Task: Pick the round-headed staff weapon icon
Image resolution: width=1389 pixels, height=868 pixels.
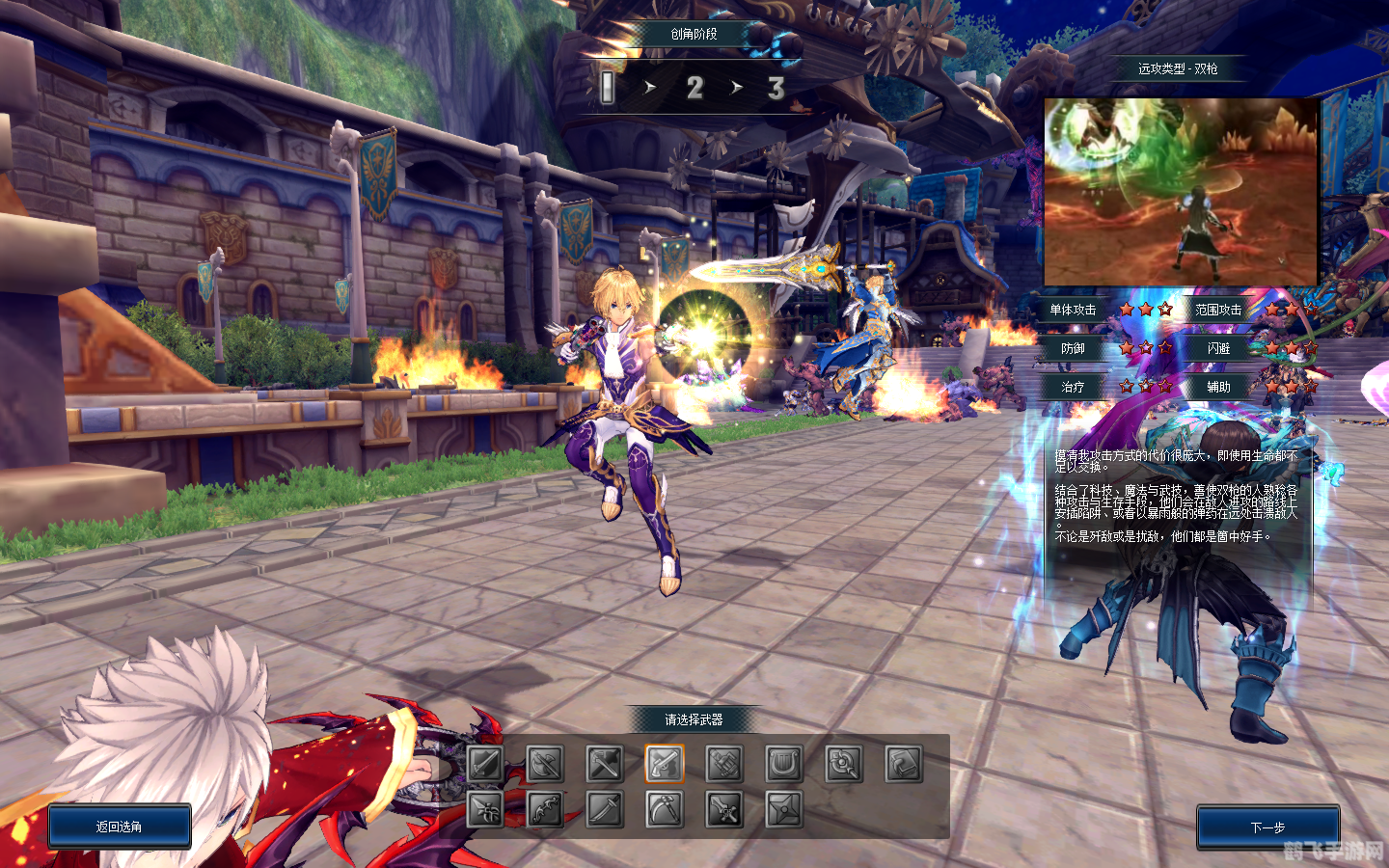Action: coord(844,764)
